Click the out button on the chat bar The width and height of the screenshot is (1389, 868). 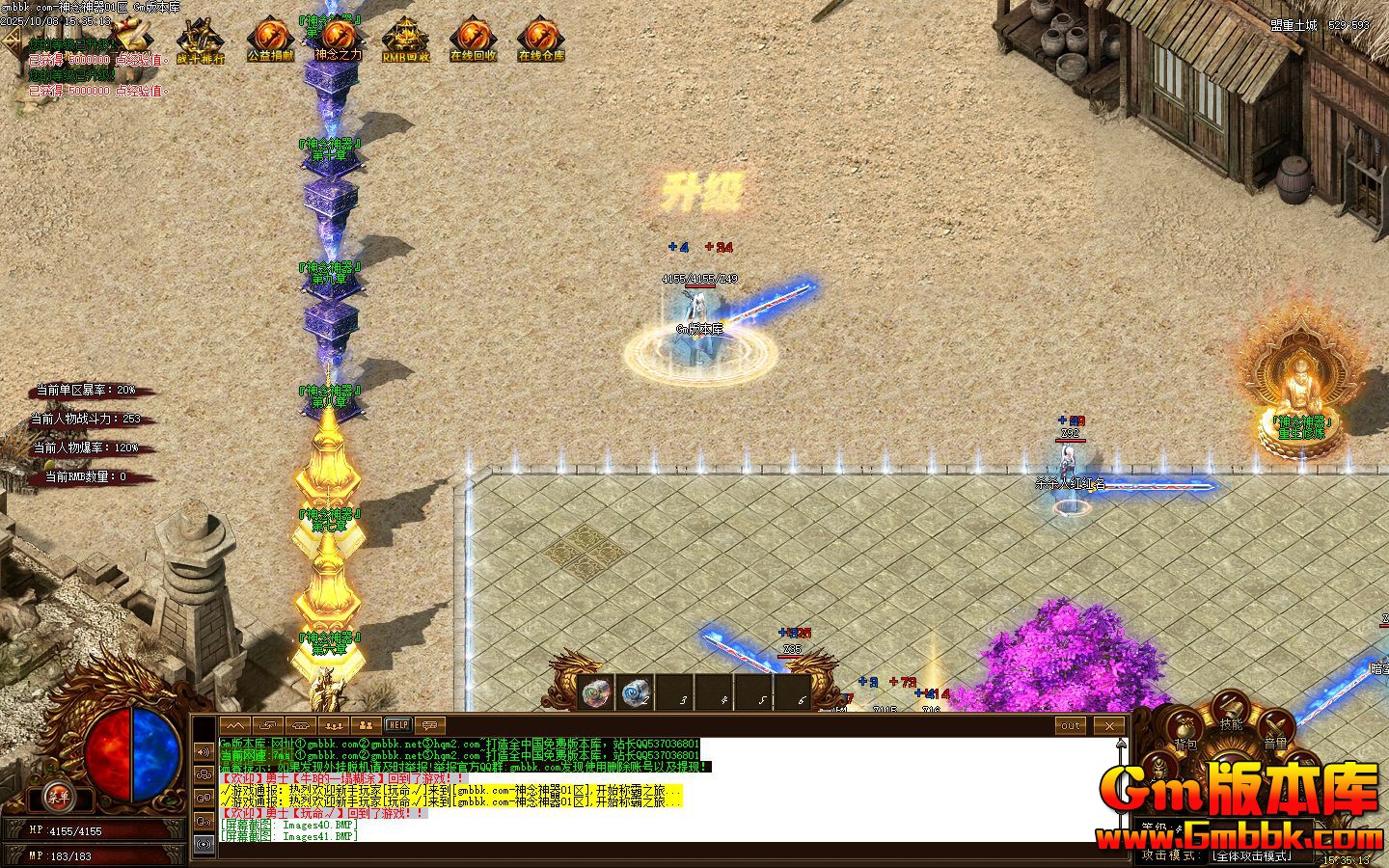tap(1069, 725)
